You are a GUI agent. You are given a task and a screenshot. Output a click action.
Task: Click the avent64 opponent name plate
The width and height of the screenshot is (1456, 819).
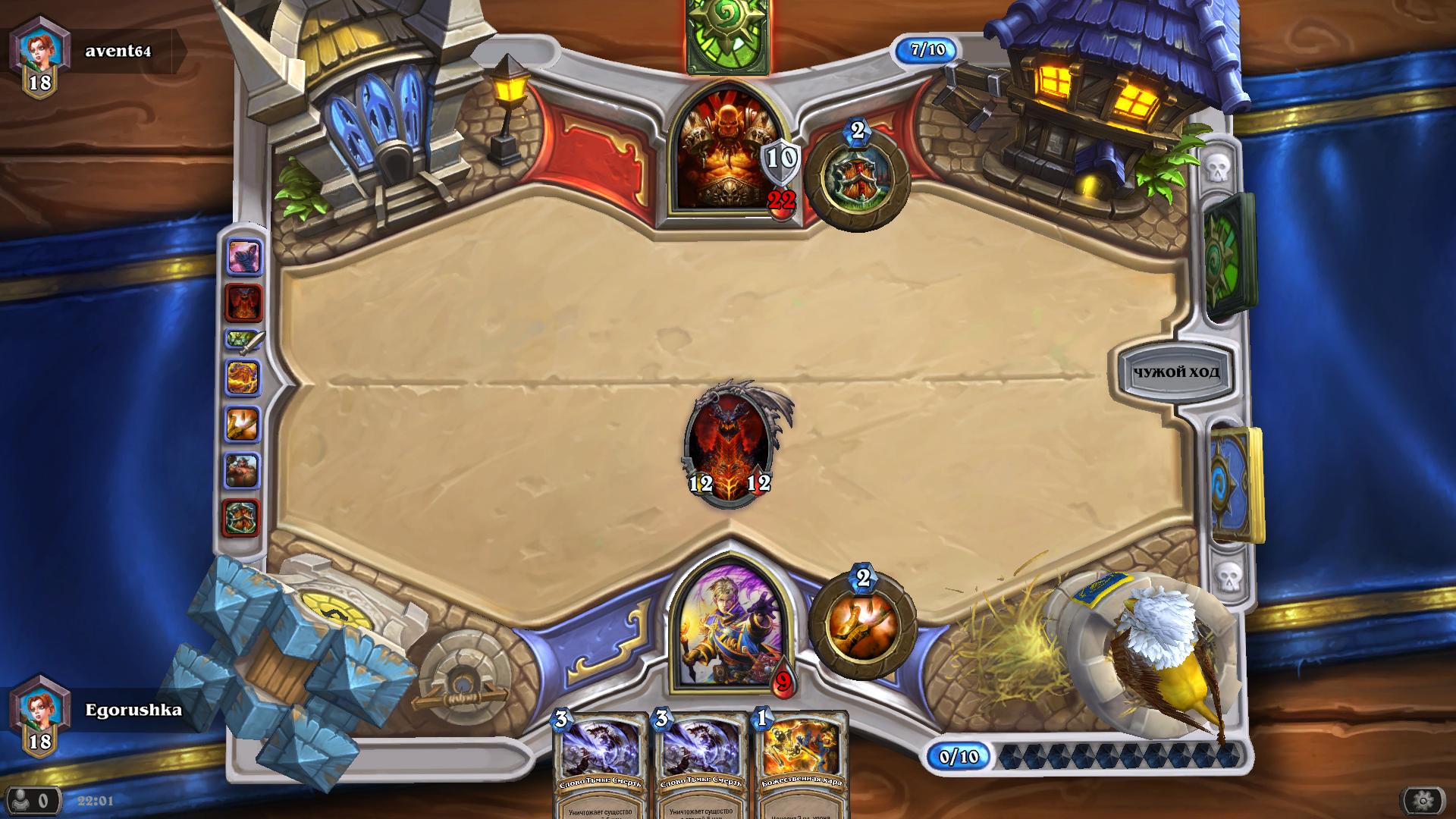pyautogui.click(x=118, y=51)
